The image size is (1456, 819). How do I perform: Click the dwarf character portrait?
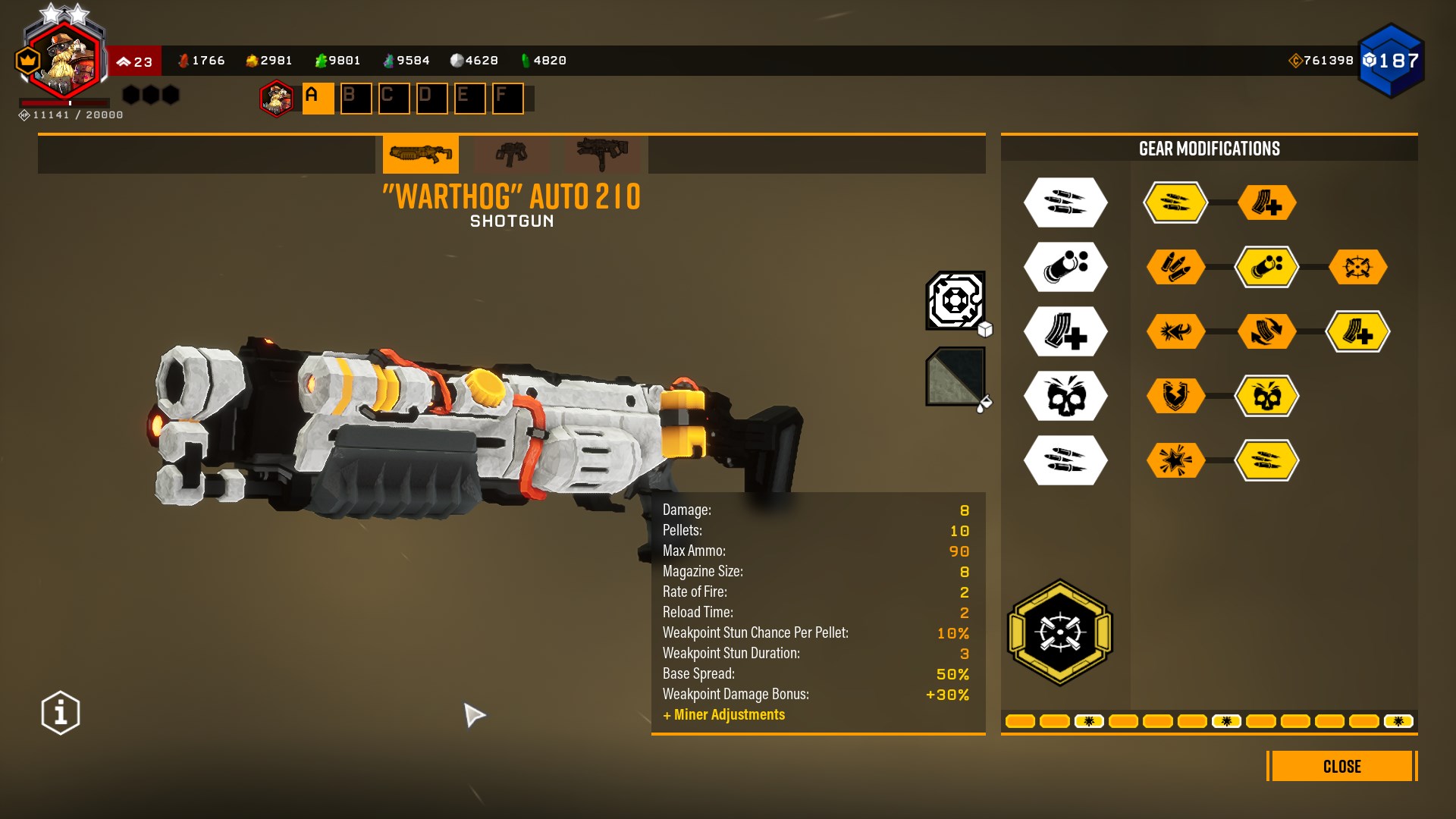coord(64,55)
